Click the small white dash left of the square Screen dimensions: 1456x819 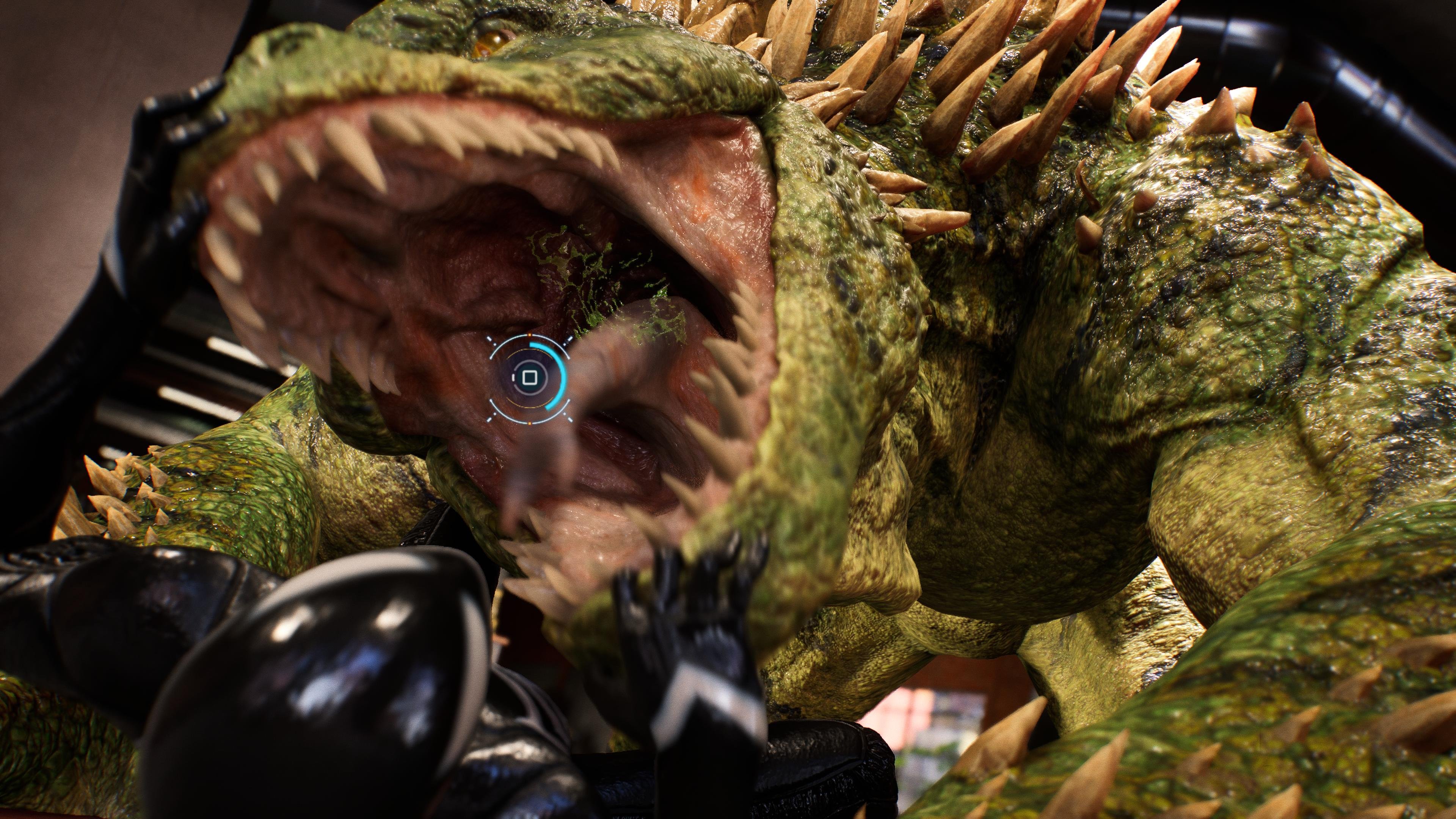pos(514,378)
